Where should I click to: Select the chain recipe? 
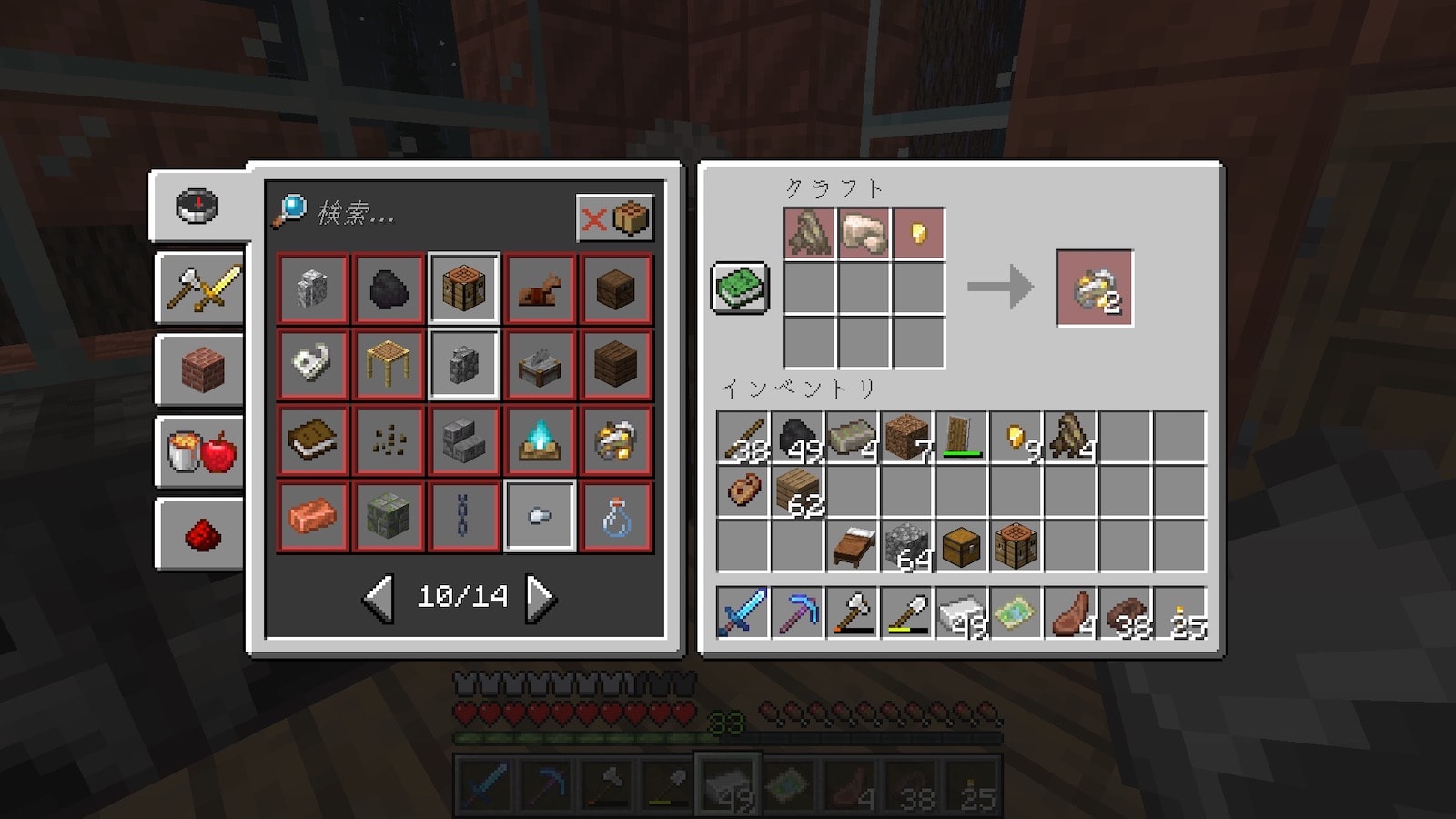pyautogui.click(x=464, y=517)
